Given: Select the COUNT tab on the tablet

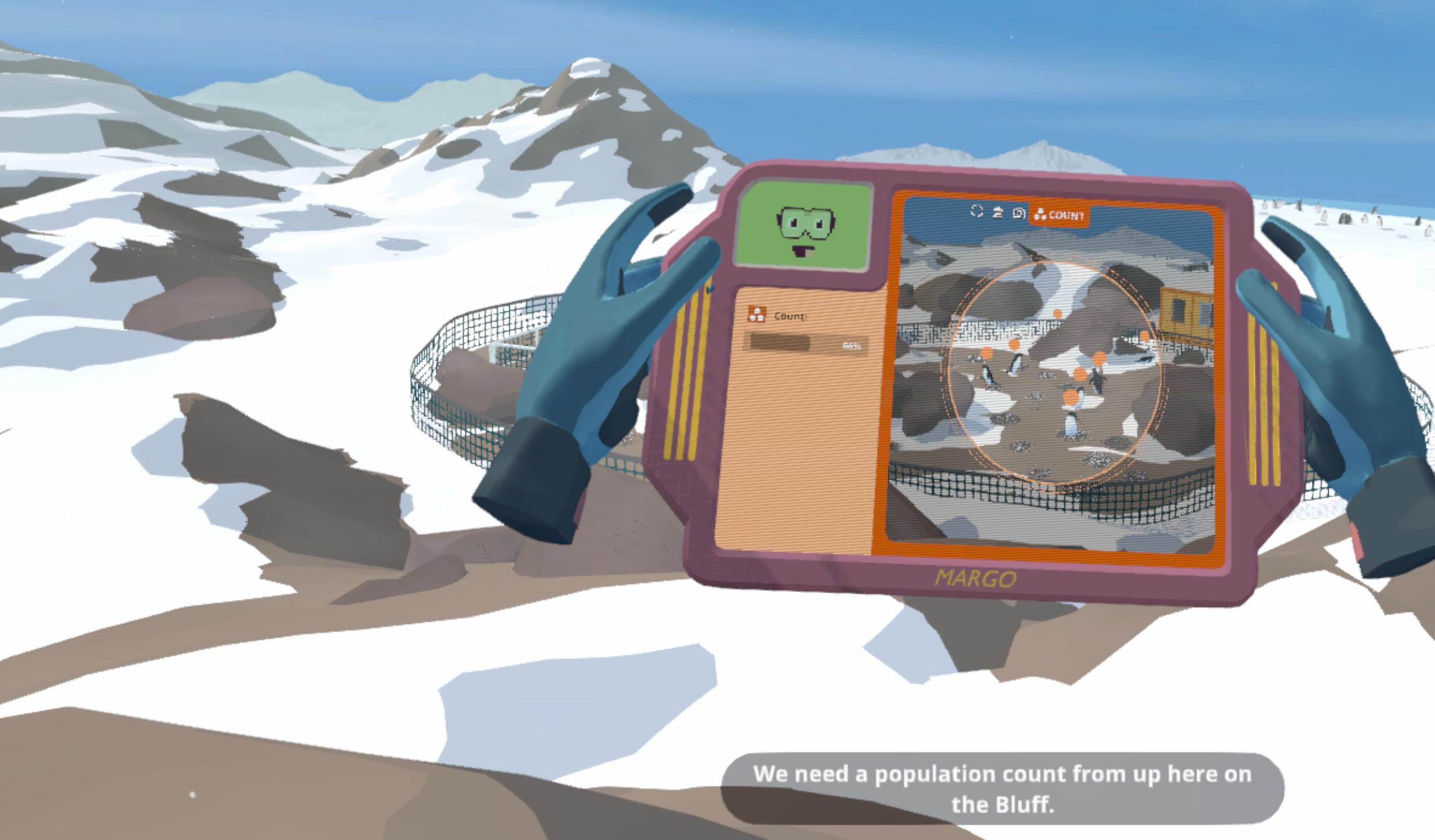Looking at the screenshot, I should tap(1059, 215).
